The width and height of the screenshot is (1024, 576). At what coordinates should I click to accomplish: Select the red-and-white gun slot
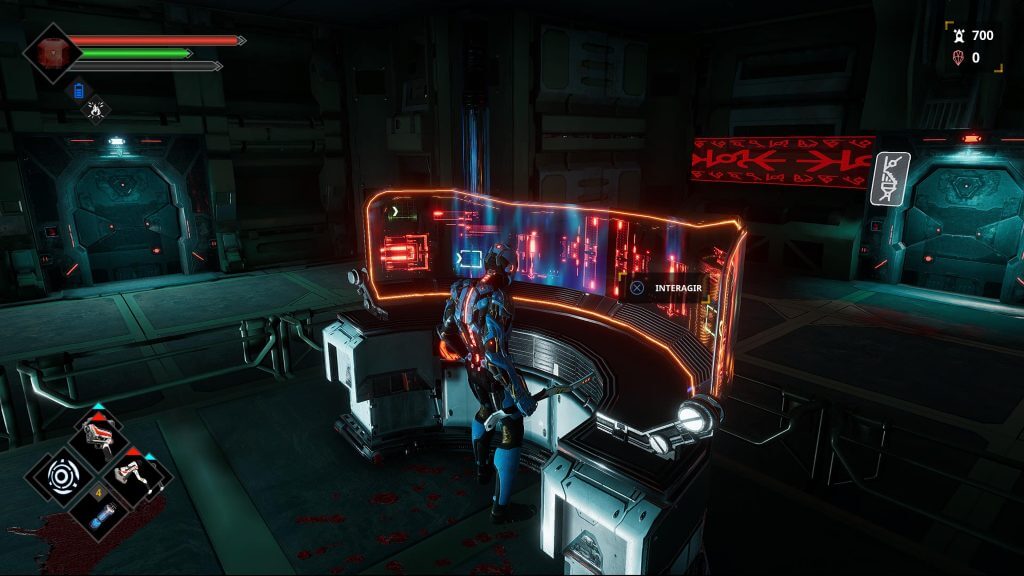pos(101,436)
